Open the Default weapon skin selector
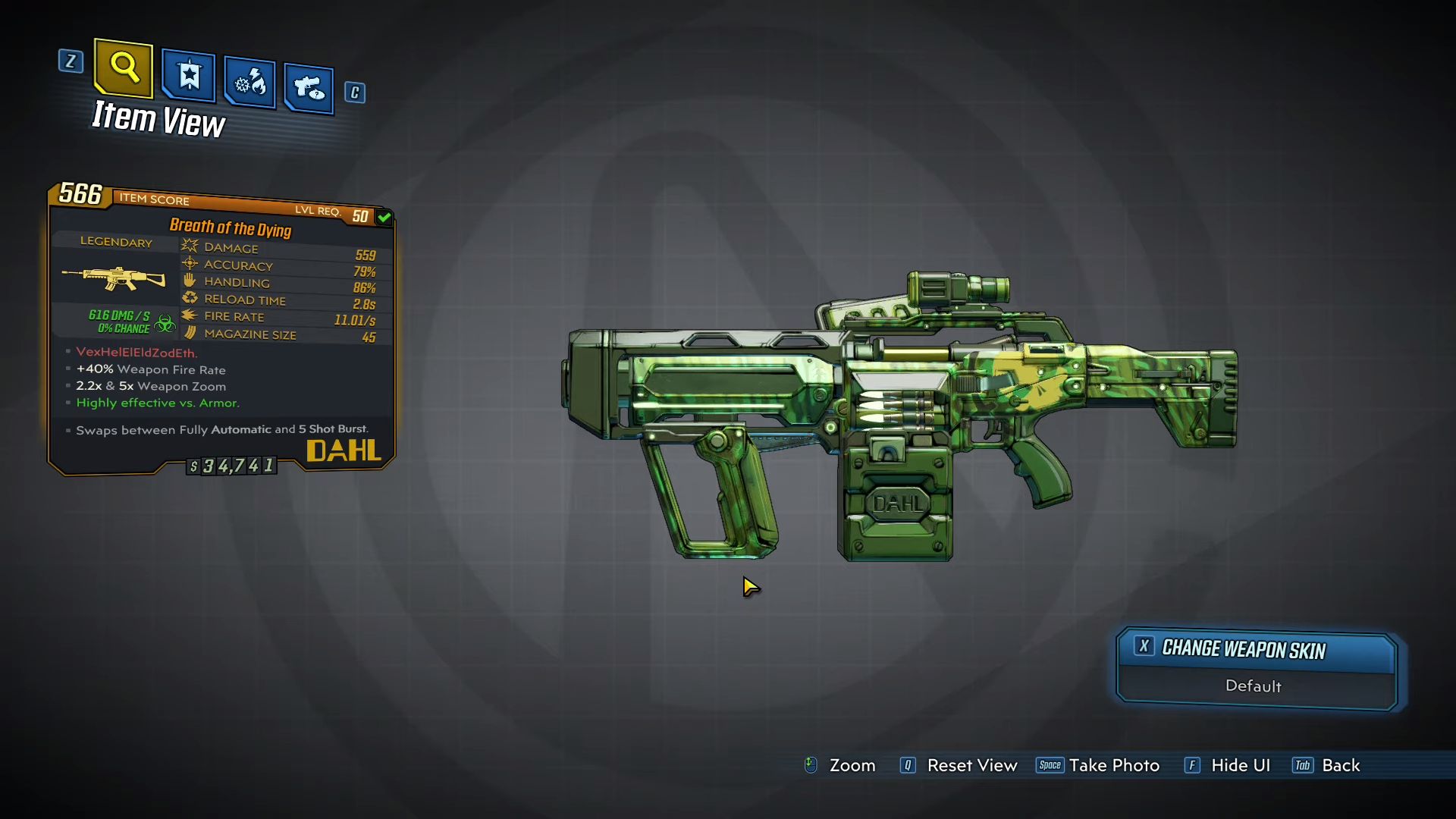This screenshot has width=1456, height=819. click(1254, 686)
